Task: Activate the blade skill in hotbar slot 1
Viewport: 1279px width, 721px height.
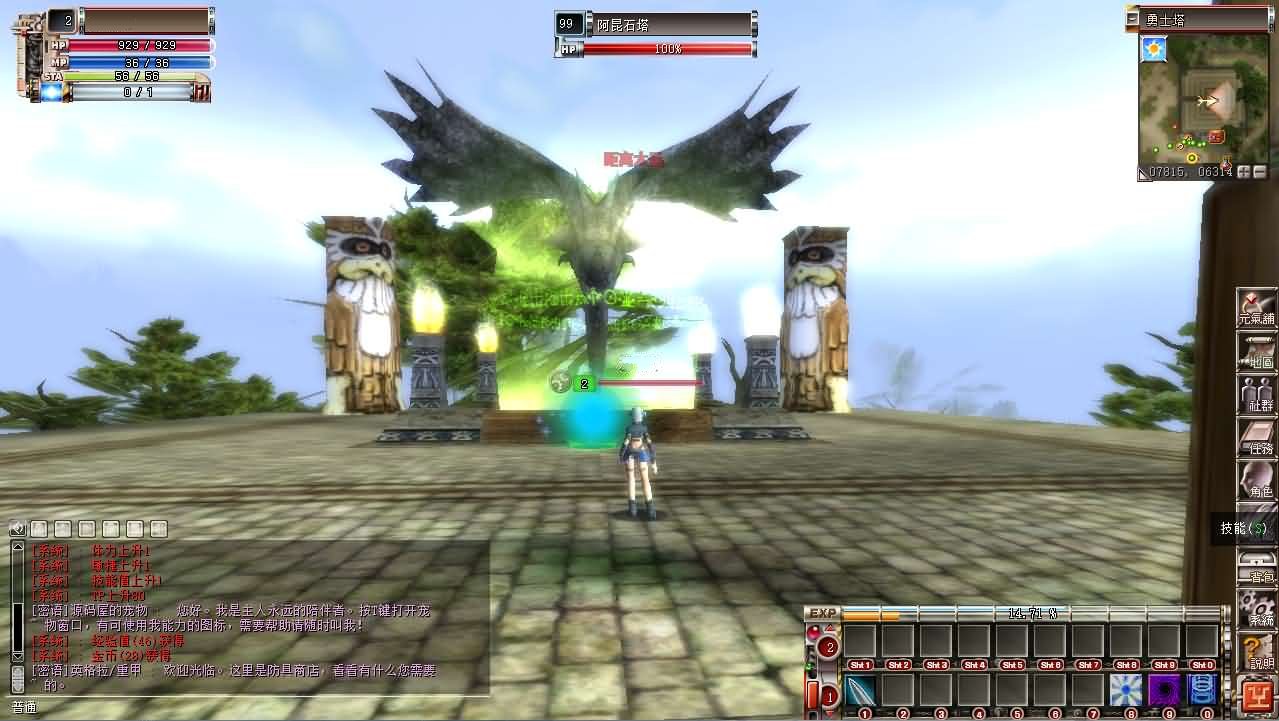Action: (x=862, y=691)
